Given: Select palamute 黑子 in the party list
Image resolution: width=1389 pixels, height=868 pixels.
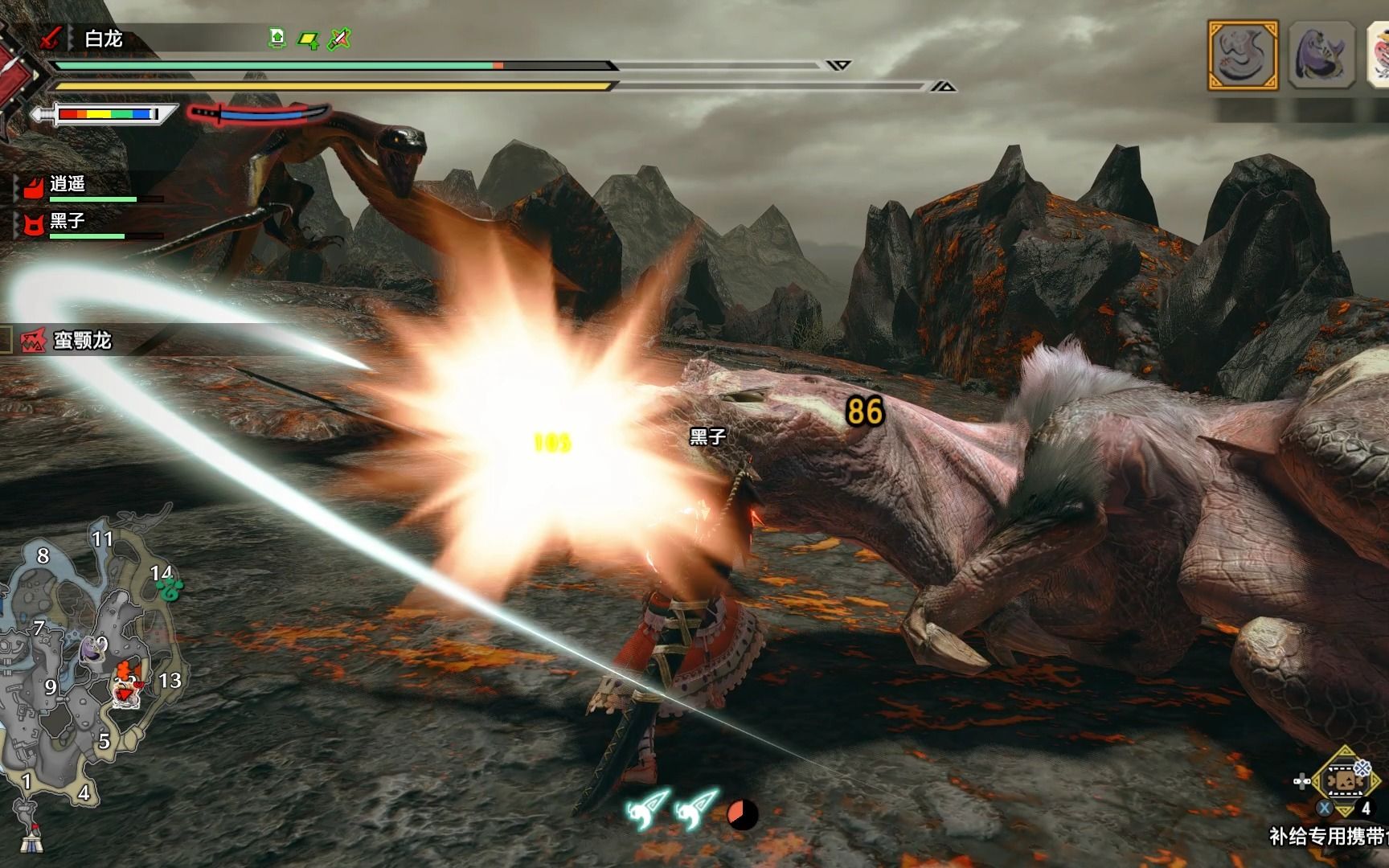Looking at the screenshot, I should (68, 221).
